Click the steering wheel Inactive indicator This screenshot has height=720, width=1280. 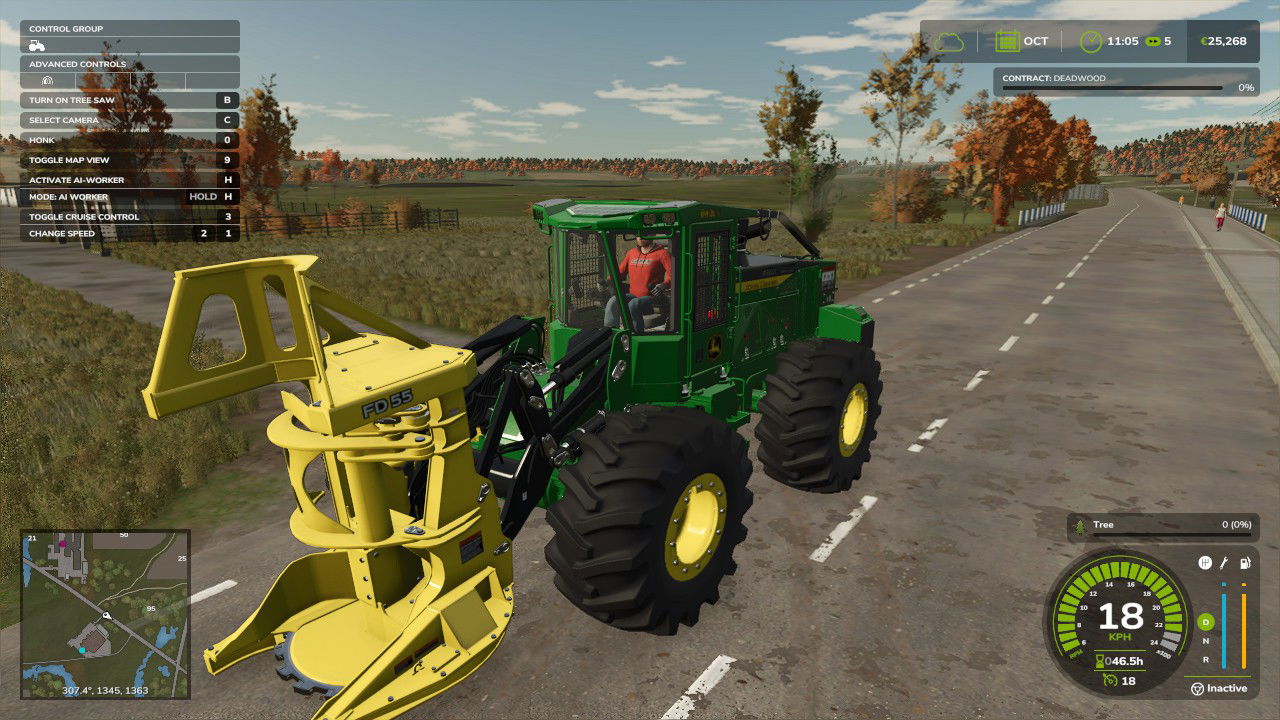coord(1196,688)
